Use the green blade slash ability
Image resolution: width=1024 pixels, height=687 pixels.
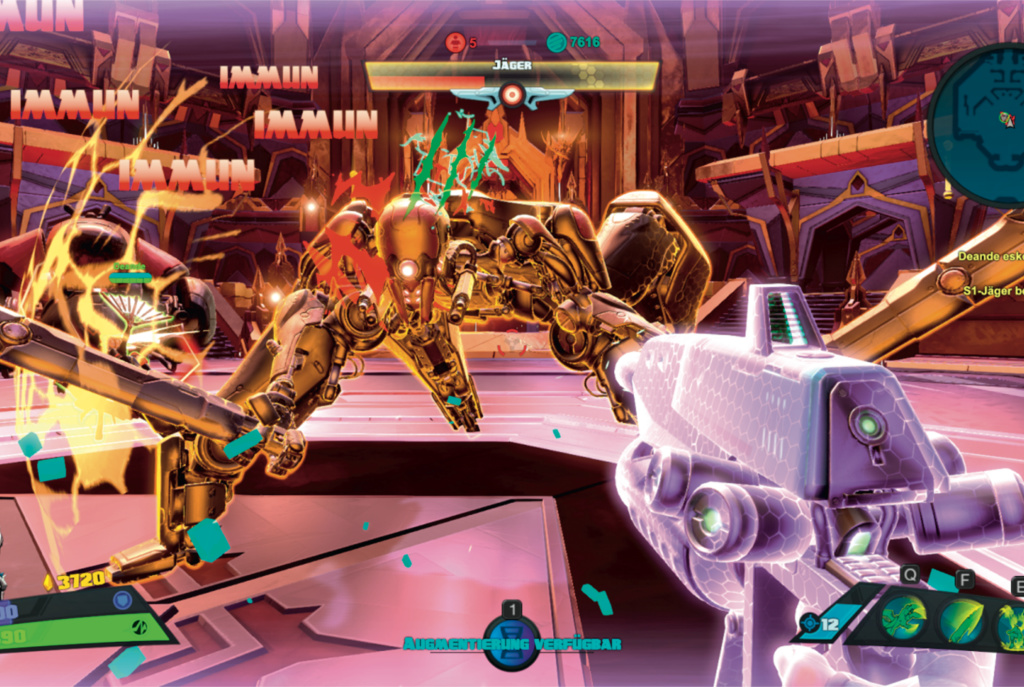pos(961,621)
